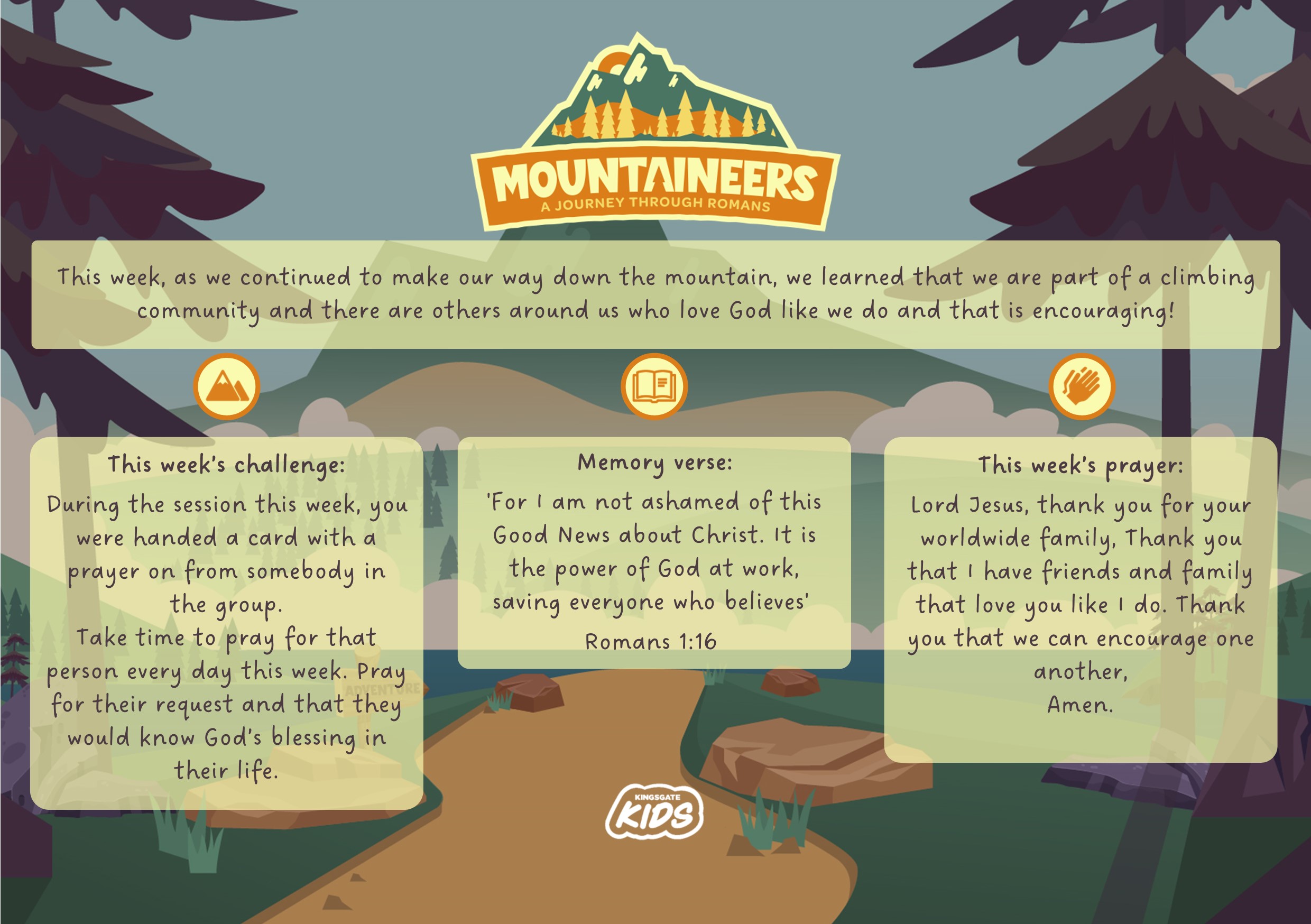Click the mountain challenge icon
Image resolution: width=1311 pixels, height=924 pixels.
coord(227,386)
